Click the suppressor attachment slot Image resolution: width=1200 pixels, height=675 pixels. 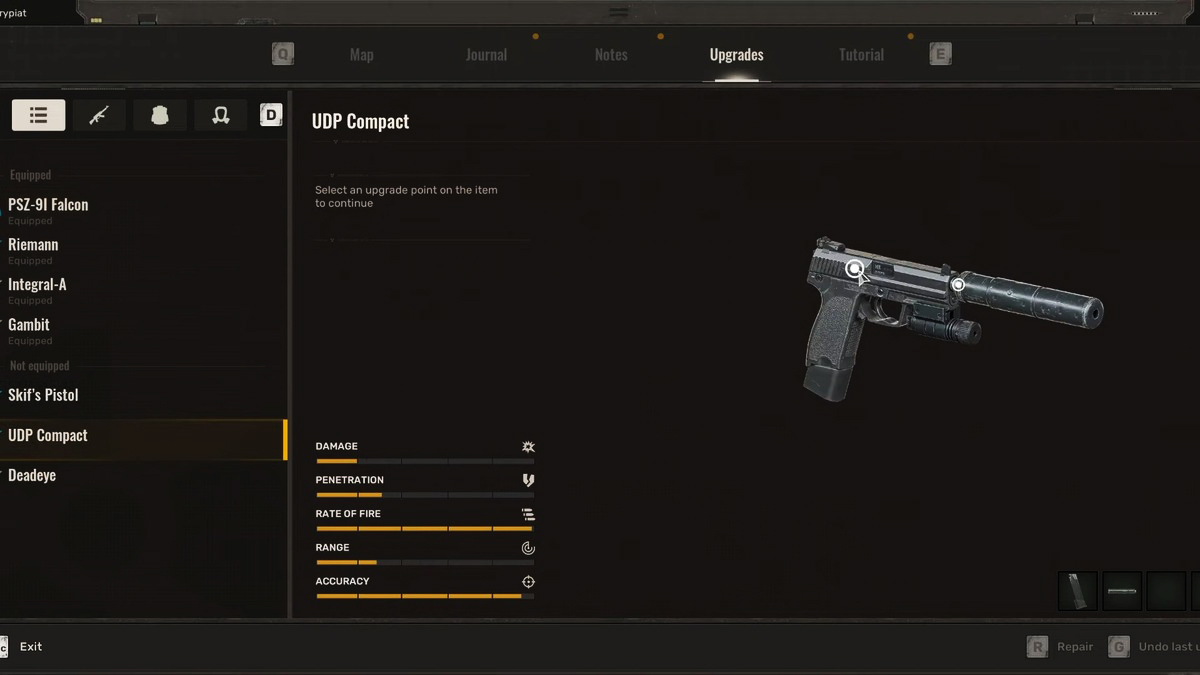tap(1121, 591)
